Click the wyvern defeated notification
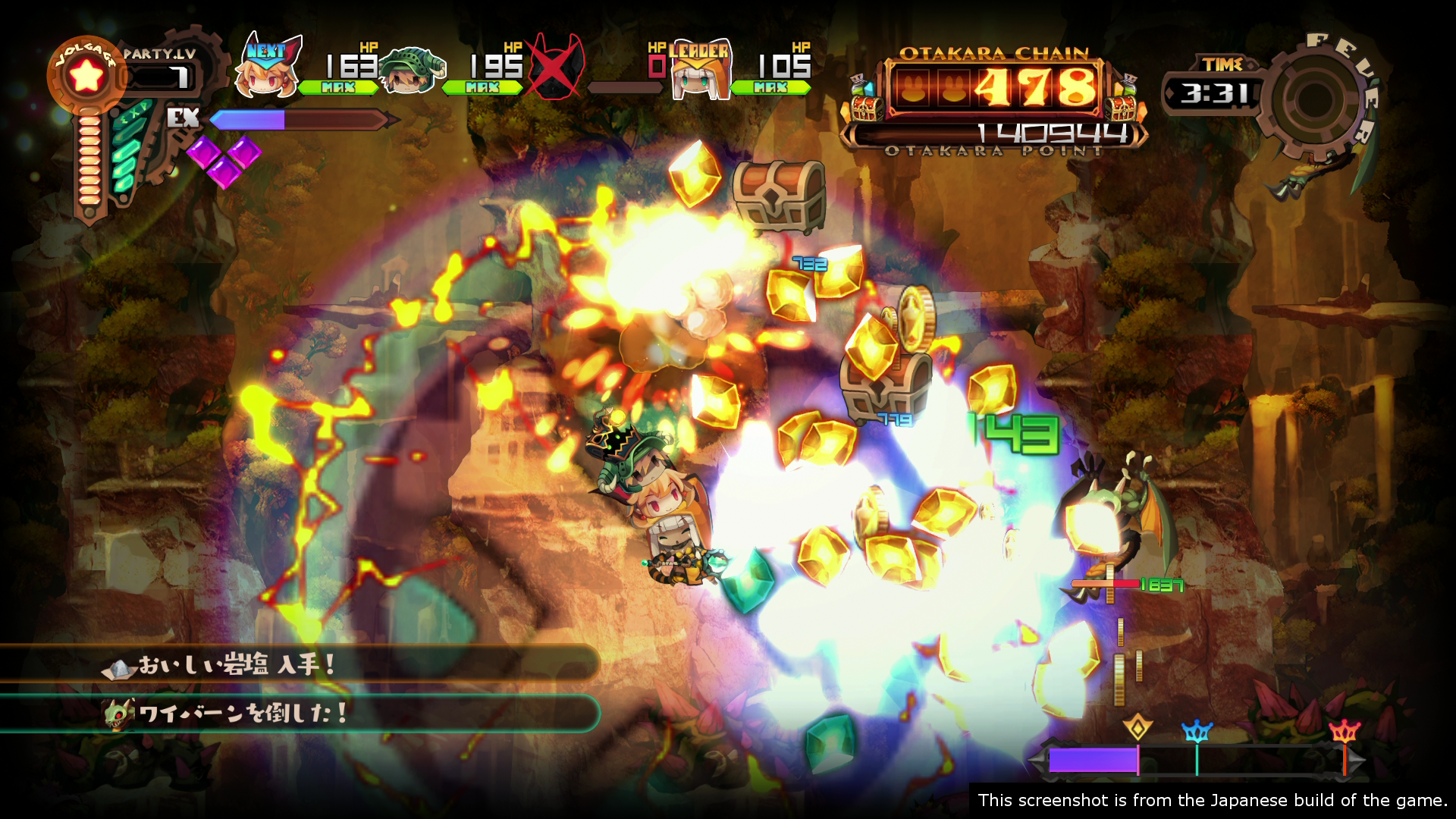The image size is (1456, 819). tap(300, 714)
